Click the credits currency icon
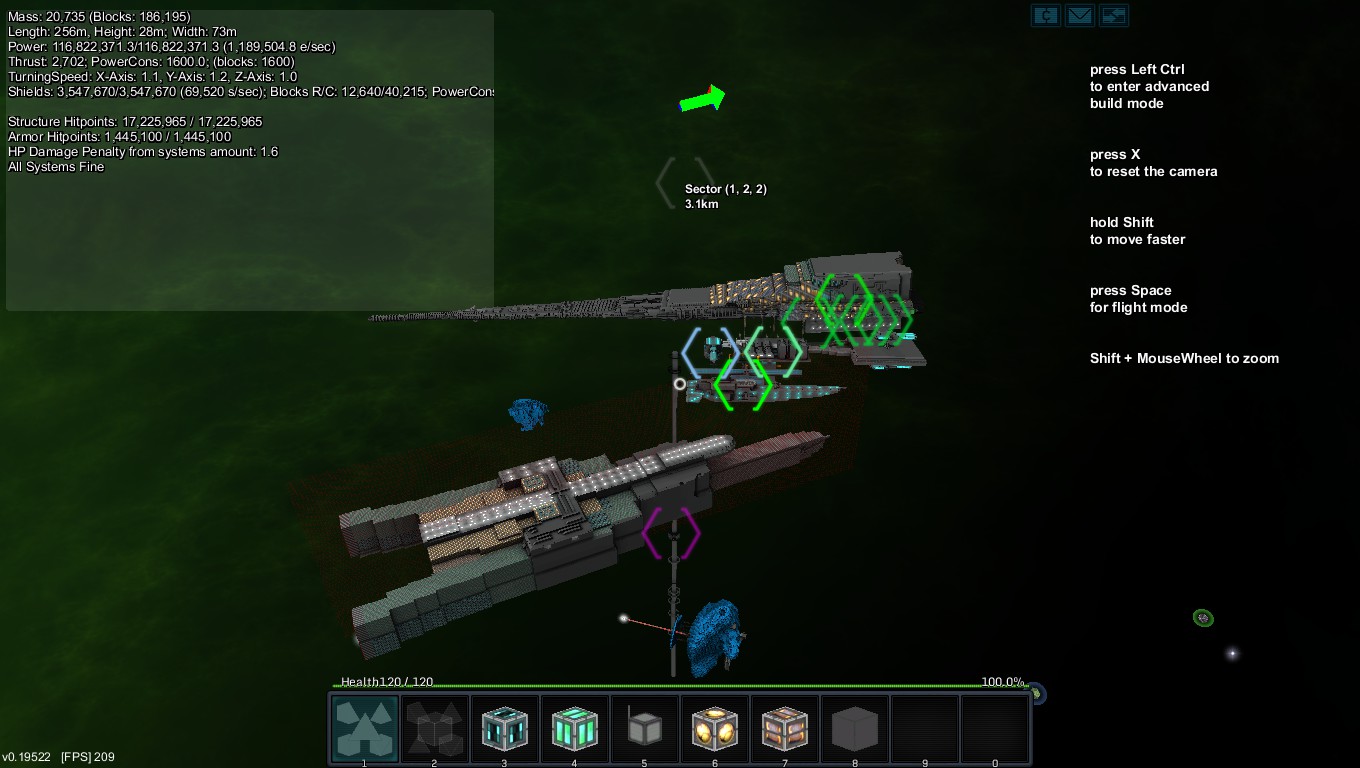Image resolution: width=1360 pixels, height=768 pixels. 1046,15
